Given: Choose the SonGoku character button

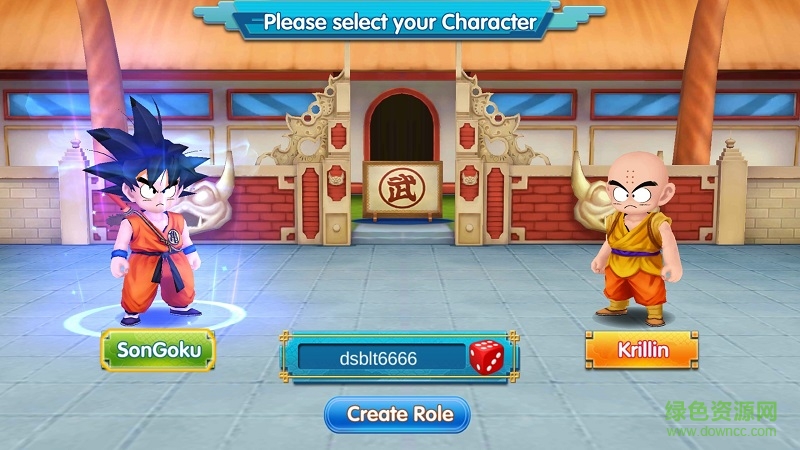Looking at the screenshot, I should (x=158, y=350).
